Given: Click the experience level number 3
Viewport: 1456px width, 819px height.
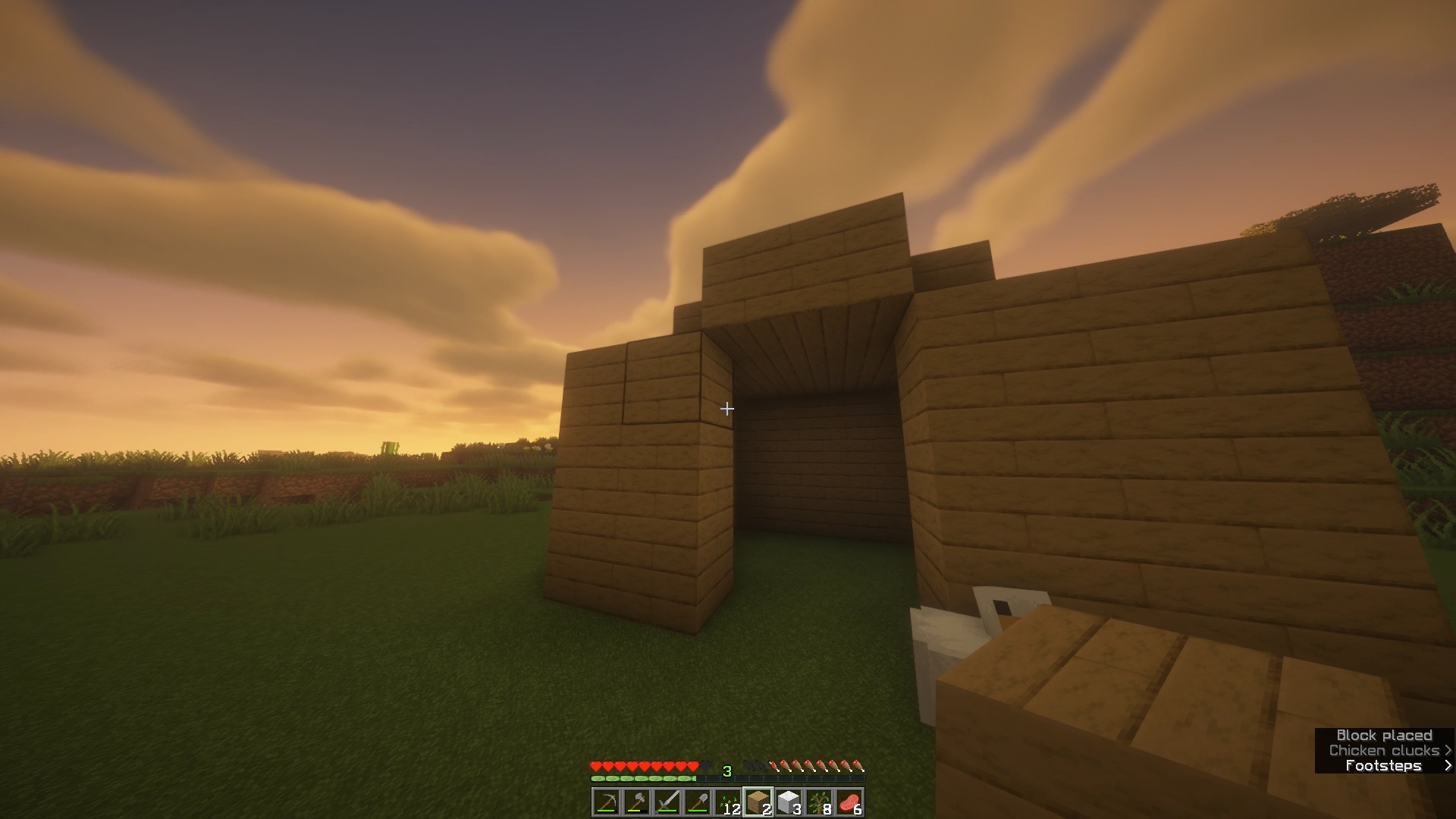Looking at the screenshot, I should tap(727, 771).
